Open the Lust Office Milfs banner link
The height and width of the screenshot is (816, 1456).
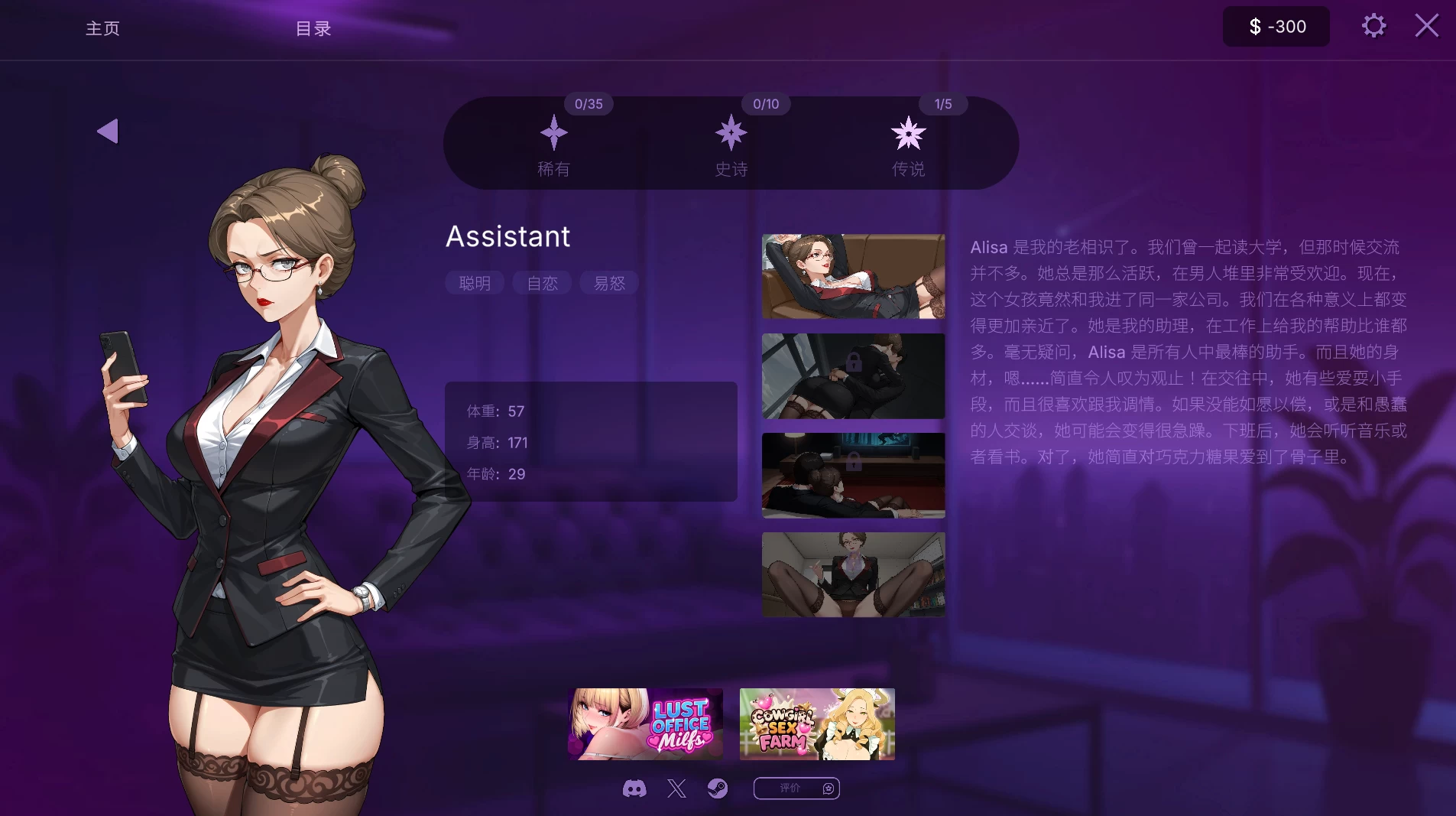coord(644,723)
